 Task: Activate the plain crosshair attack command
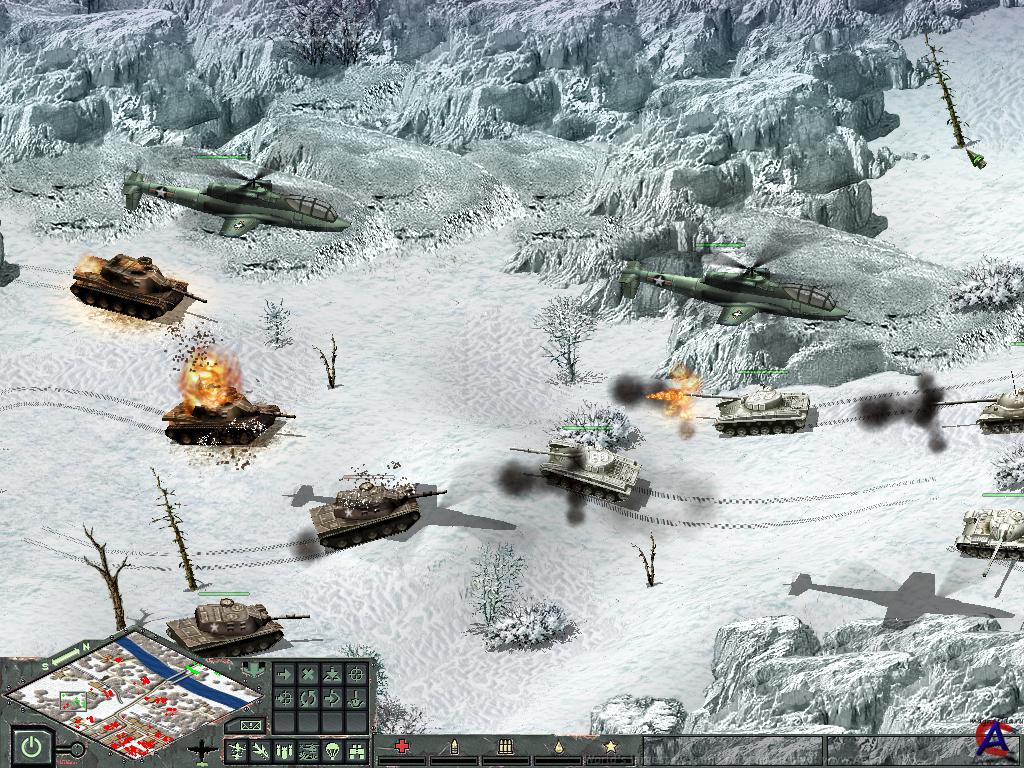(356, 674)
